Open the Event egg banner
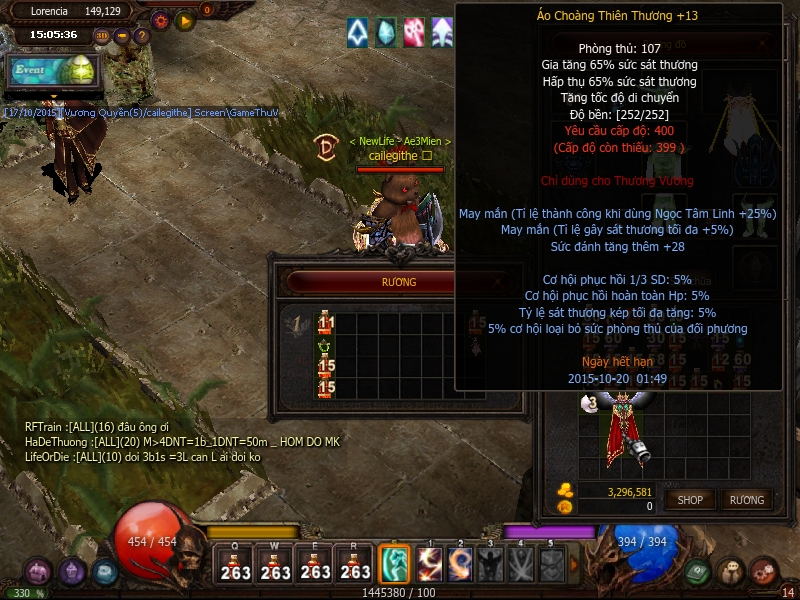This screenshot has height=600, width=800. click(52, 71)
